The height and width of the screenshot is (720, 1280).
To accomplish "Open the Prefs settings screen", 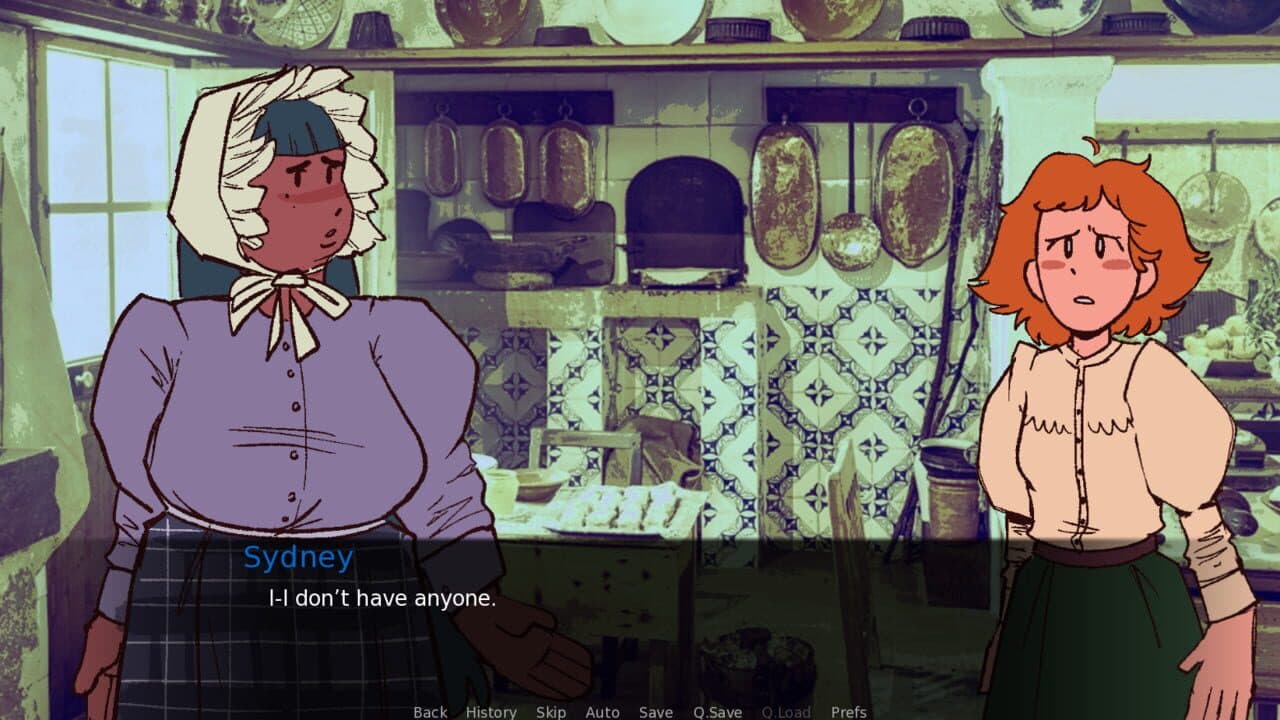I will [x=850, y=712].
